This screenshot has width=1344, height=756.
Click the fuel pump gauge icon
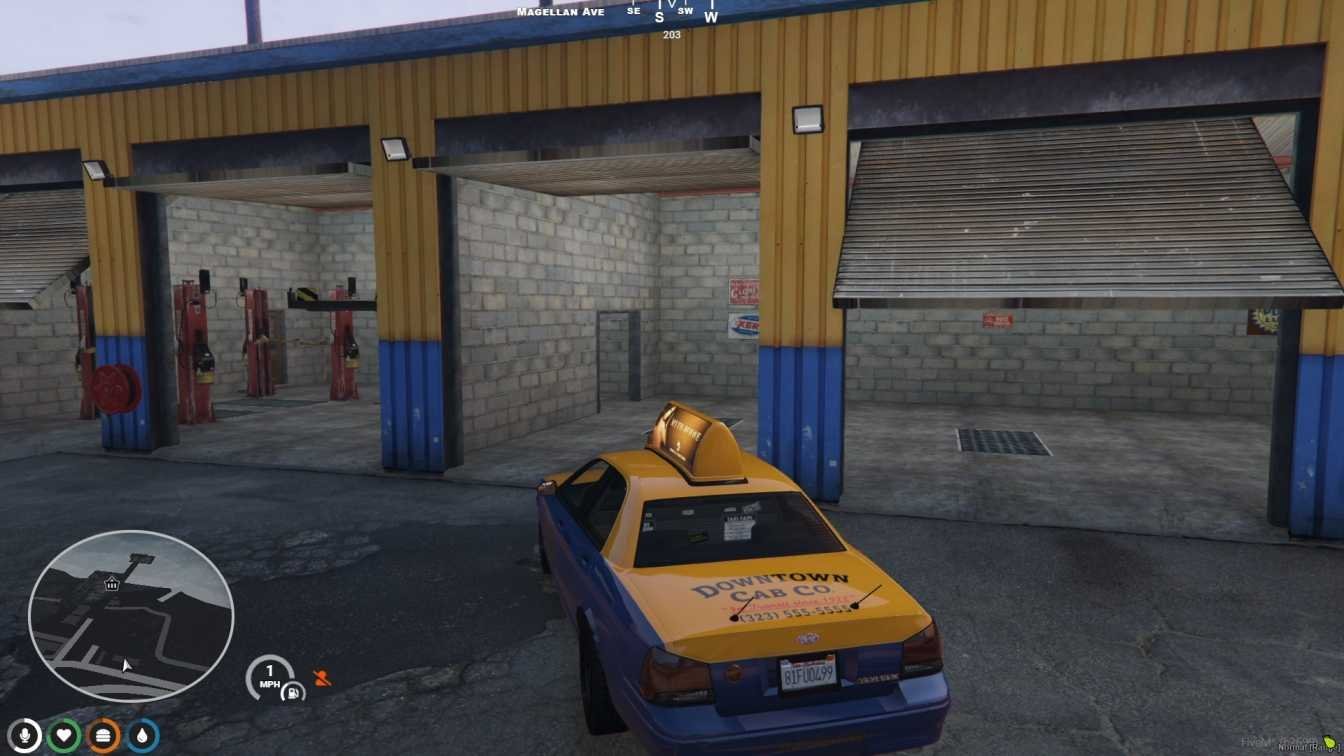click(293, 690)
